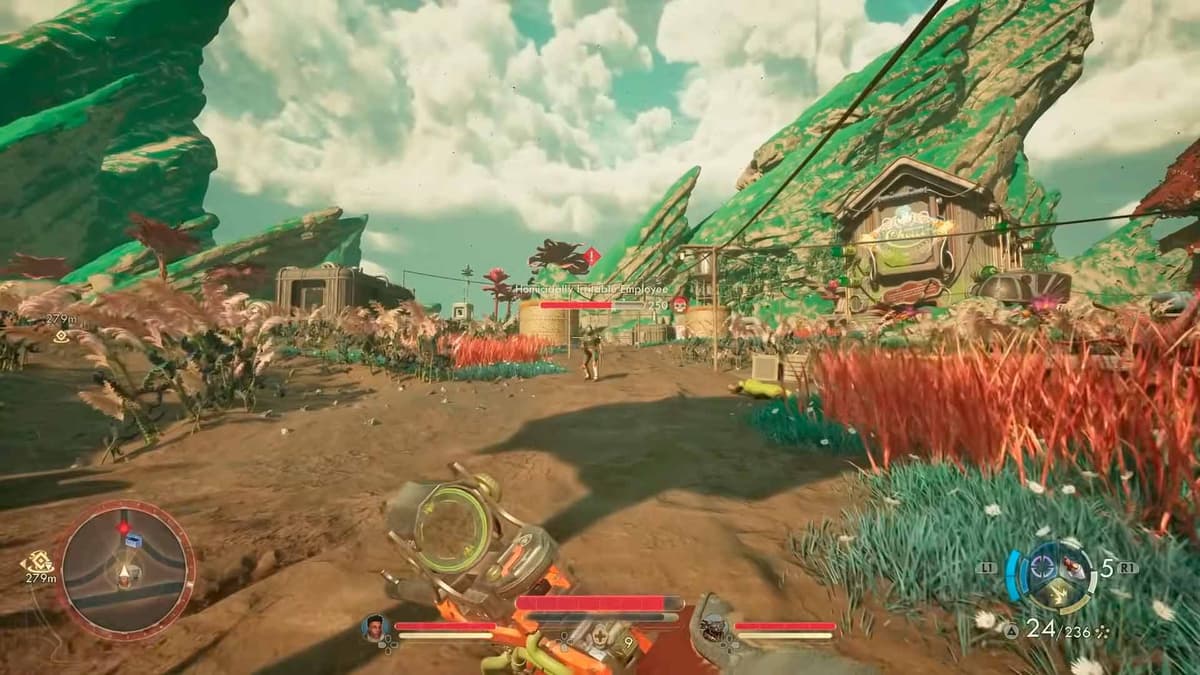Click the red alert marker above the enemy
The width and height of the screenshot is (1200, 675).
591,256
